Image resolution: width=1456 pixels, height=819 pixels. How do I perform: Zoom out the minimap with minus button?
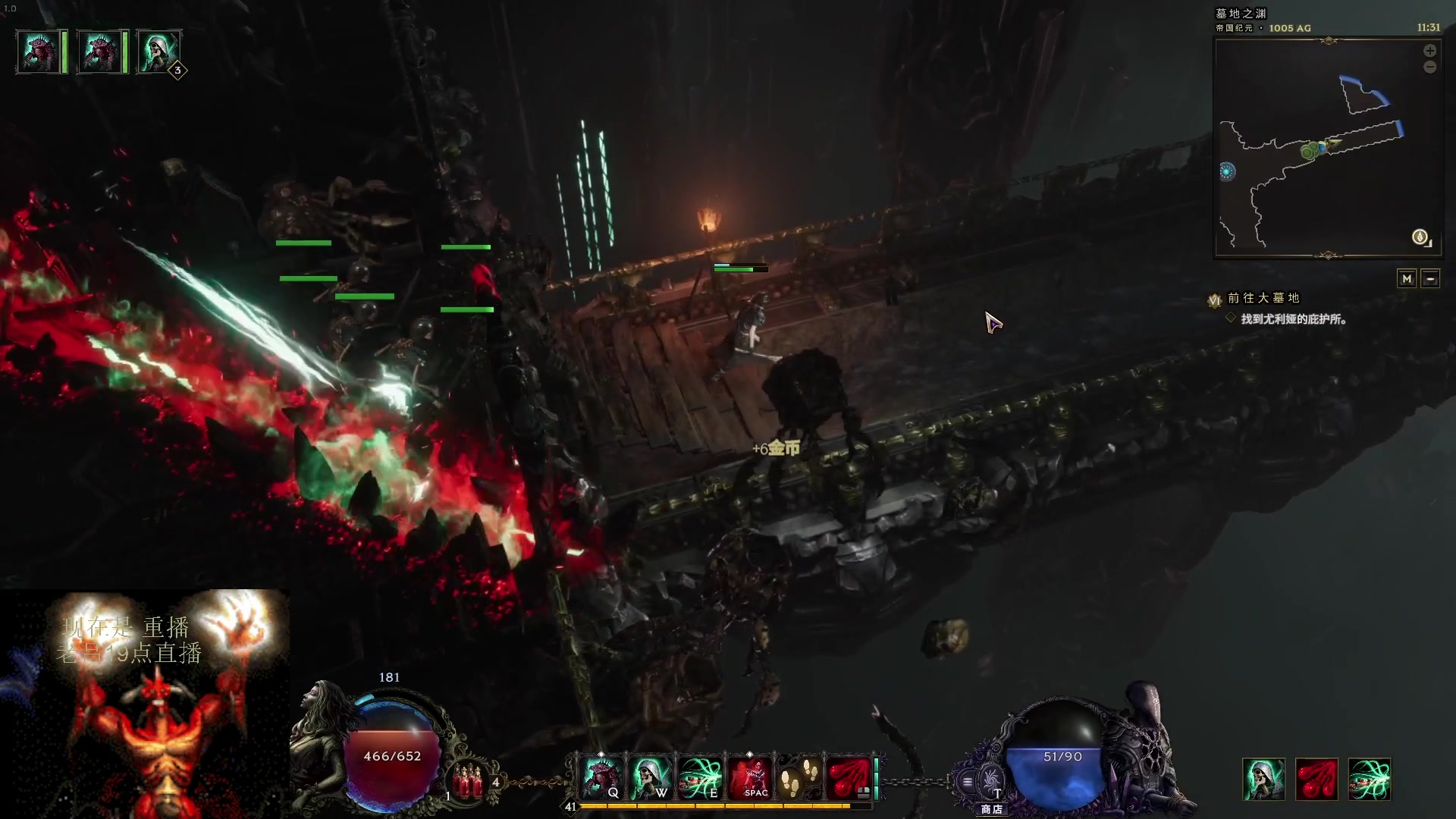click(1429, 67)
